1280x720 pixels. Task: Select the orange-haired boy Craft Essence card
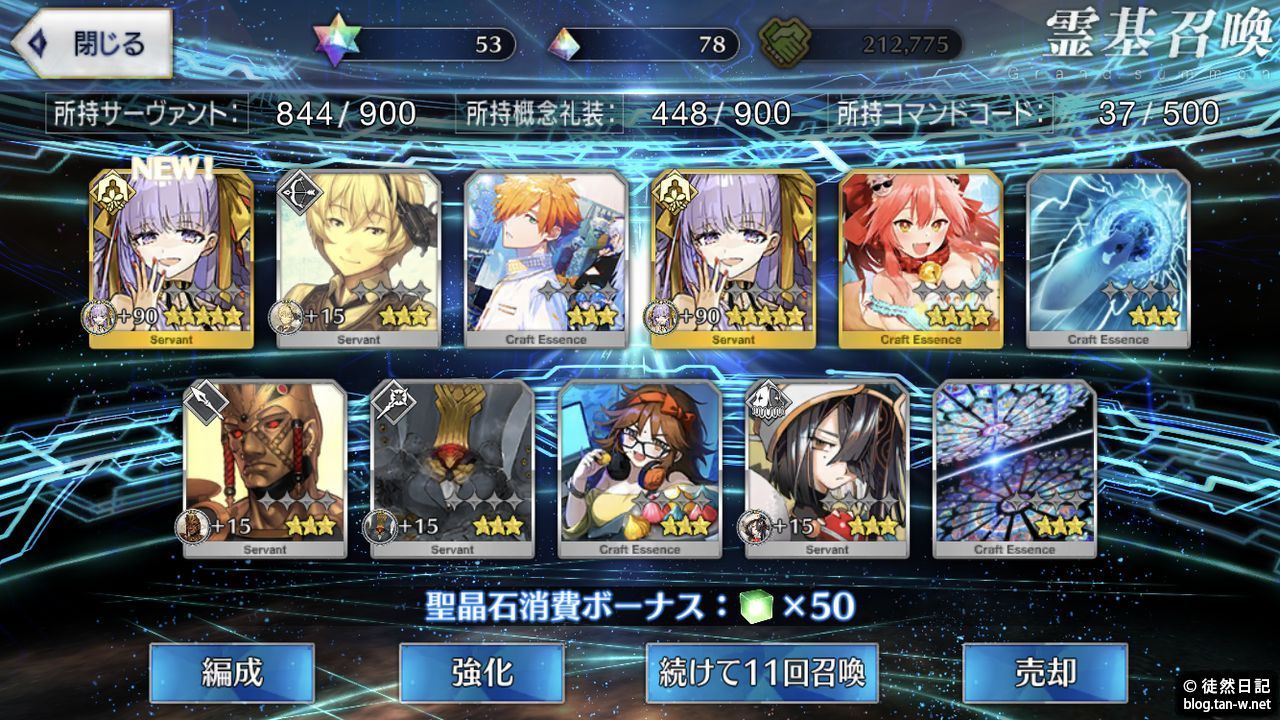pyautogui.click(x=546, y=258)
